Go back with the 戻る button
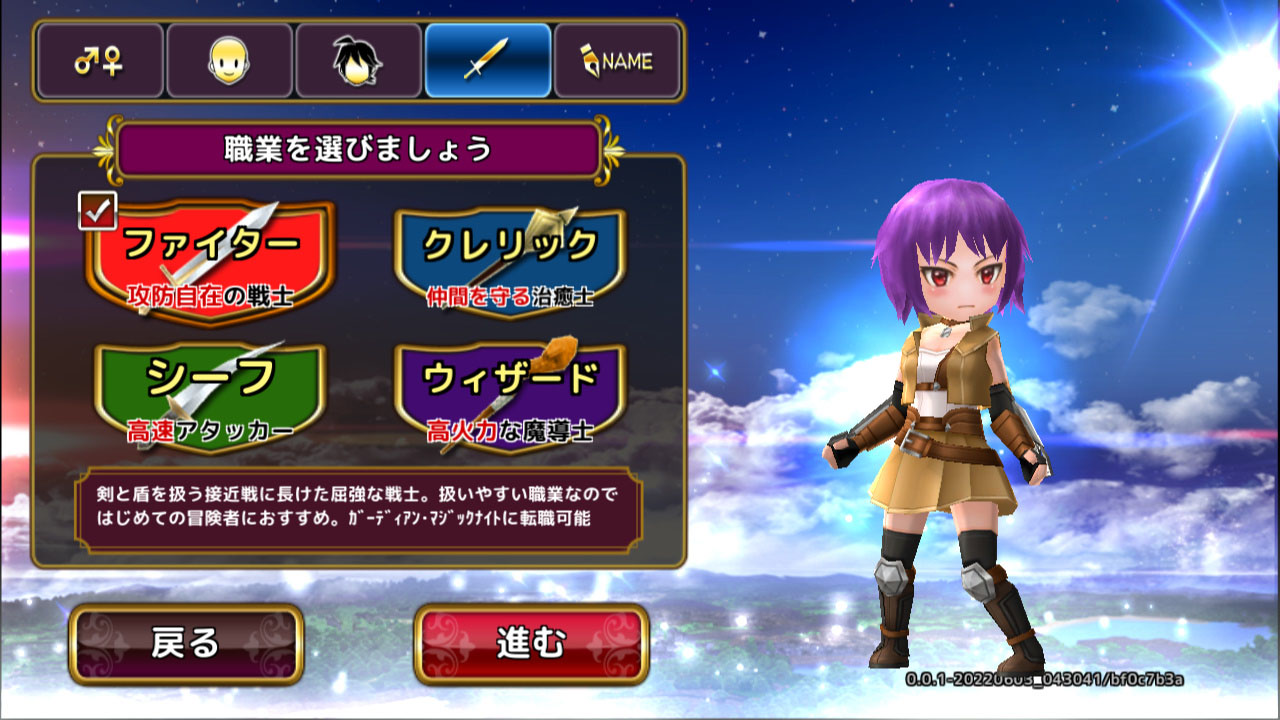The image size is (1280, 720). coord(186,644)
